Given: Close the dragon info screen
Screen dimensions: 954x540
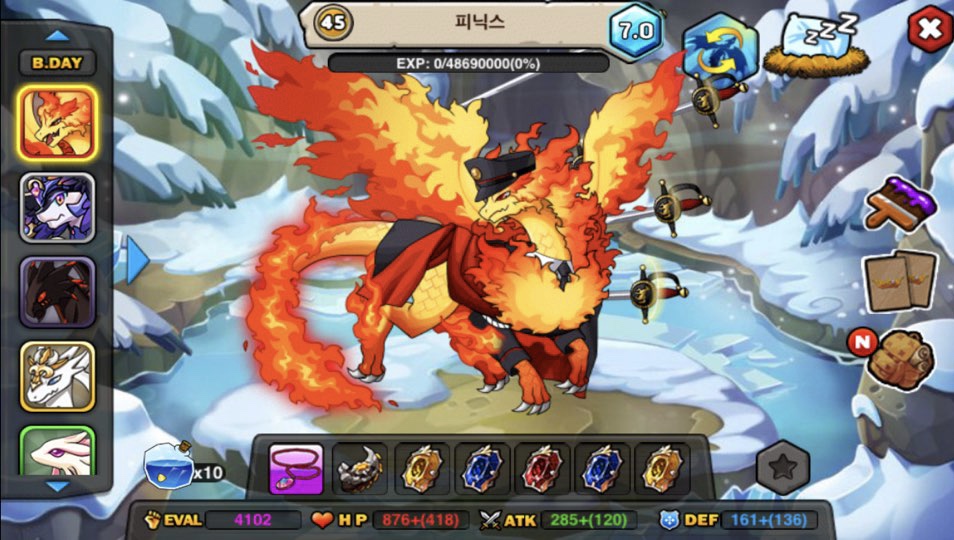Looking at the screenshot, I should [928, 30].
